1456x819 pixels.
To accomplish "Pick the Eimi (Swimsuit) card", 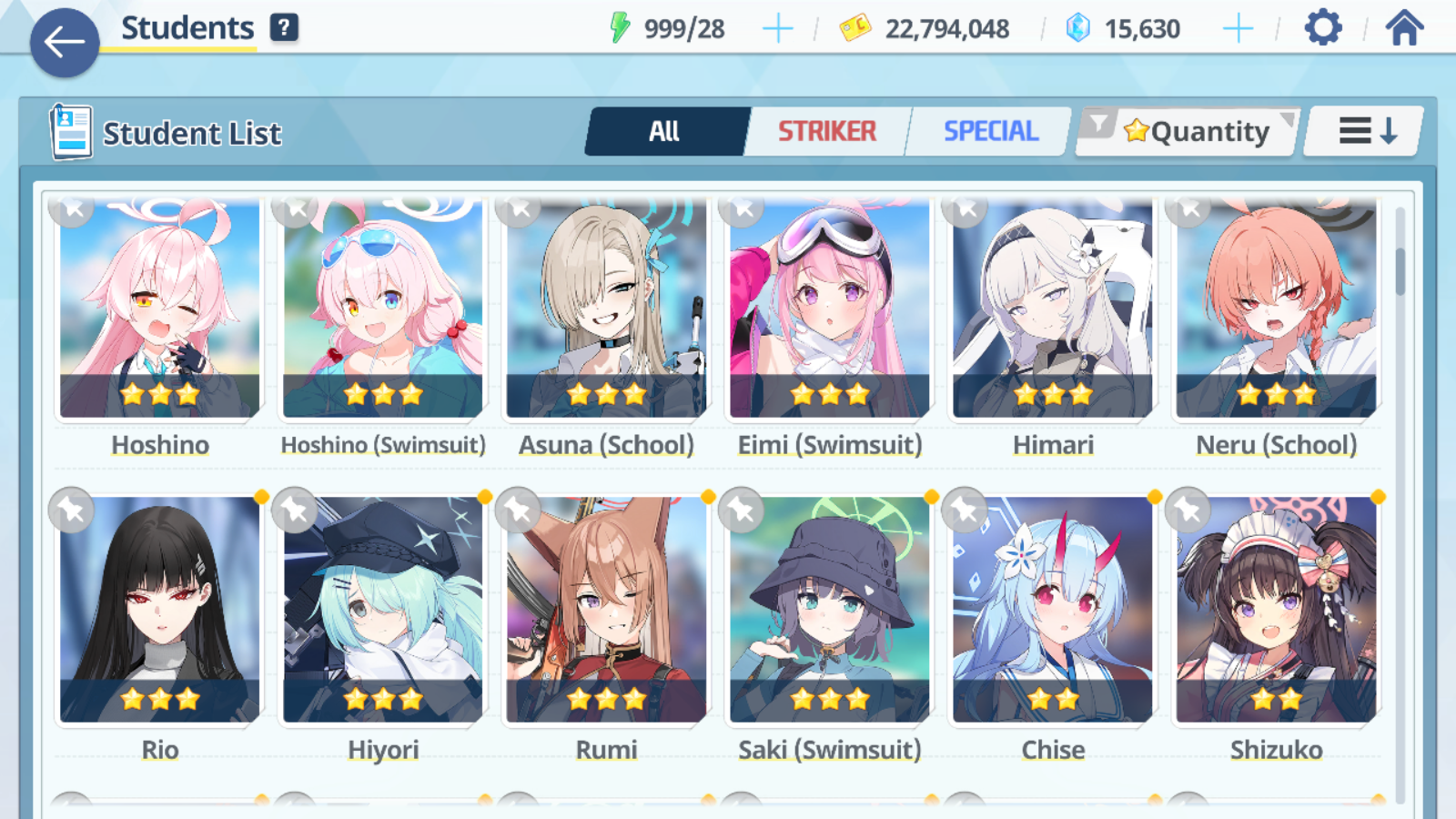I will pos(829,309).
